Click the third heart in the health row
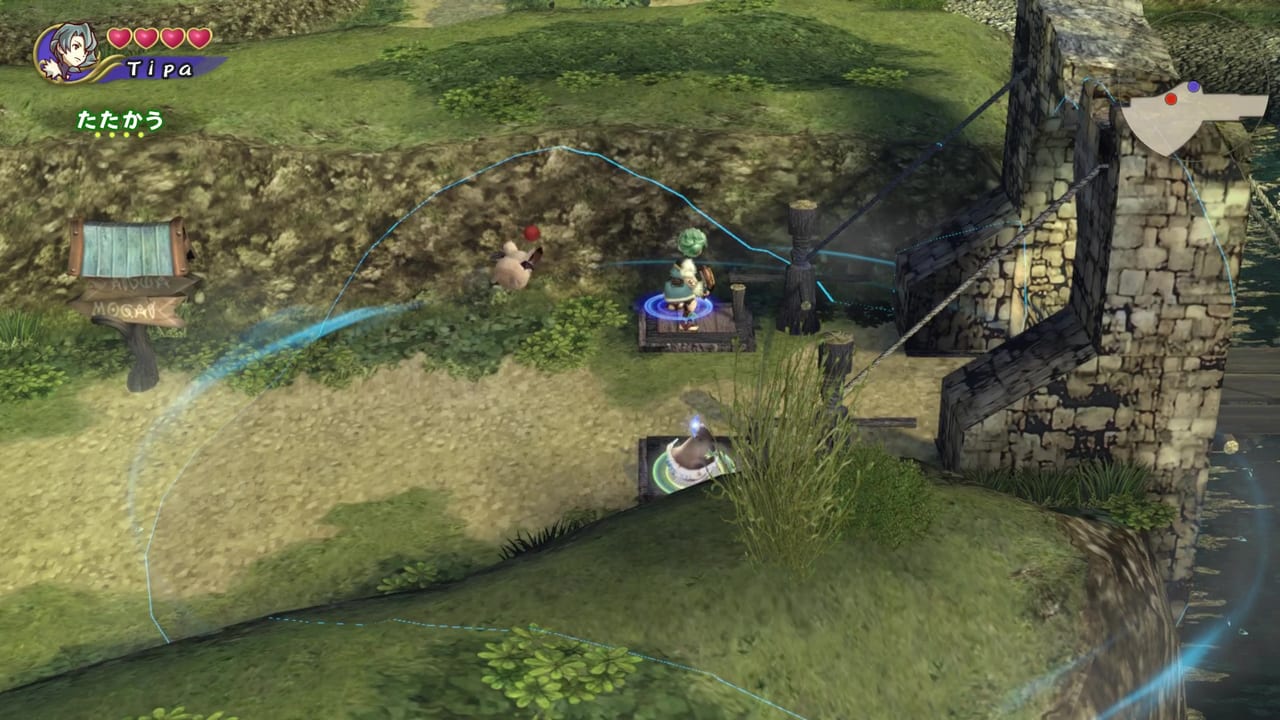This screenshot has width=1280, height=720. [172, 39]
